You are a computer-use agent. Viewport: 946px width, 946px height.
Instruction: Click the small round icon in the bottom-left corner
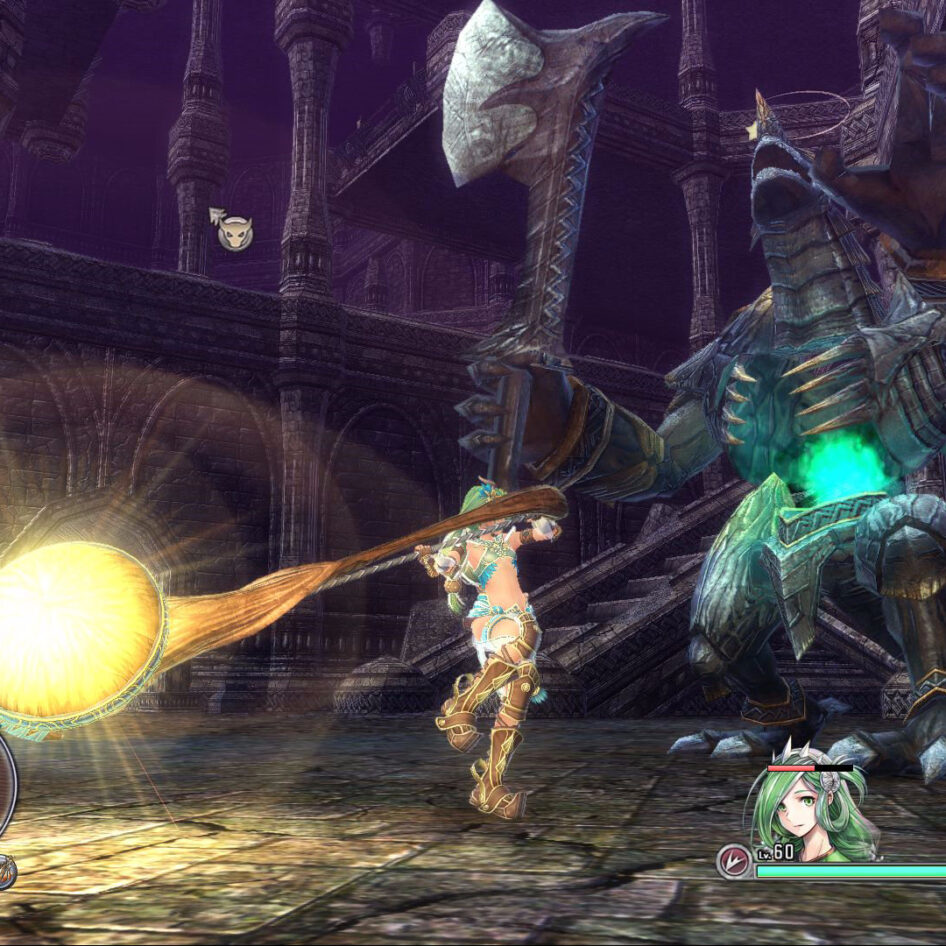(x=5, y=872)
